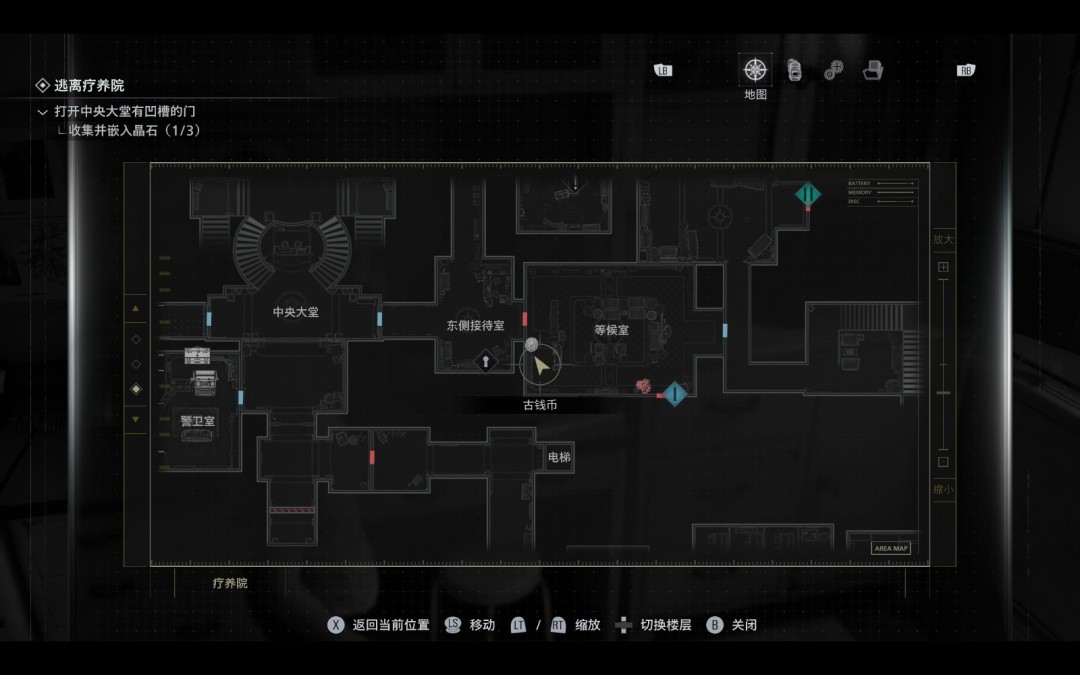1080x675 pixels.
Task: Select the compass Map tab
Action: coord(755,71)
